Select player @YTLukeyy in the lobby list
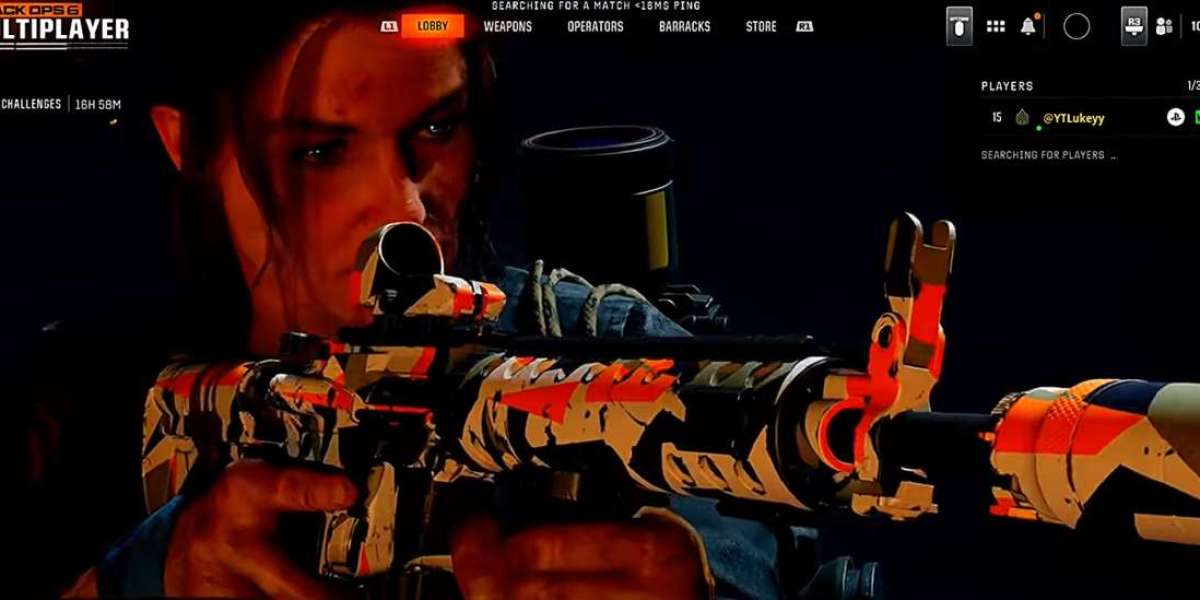The width and height of the screenshot is (1200, 600). [x=1074, y=118]
